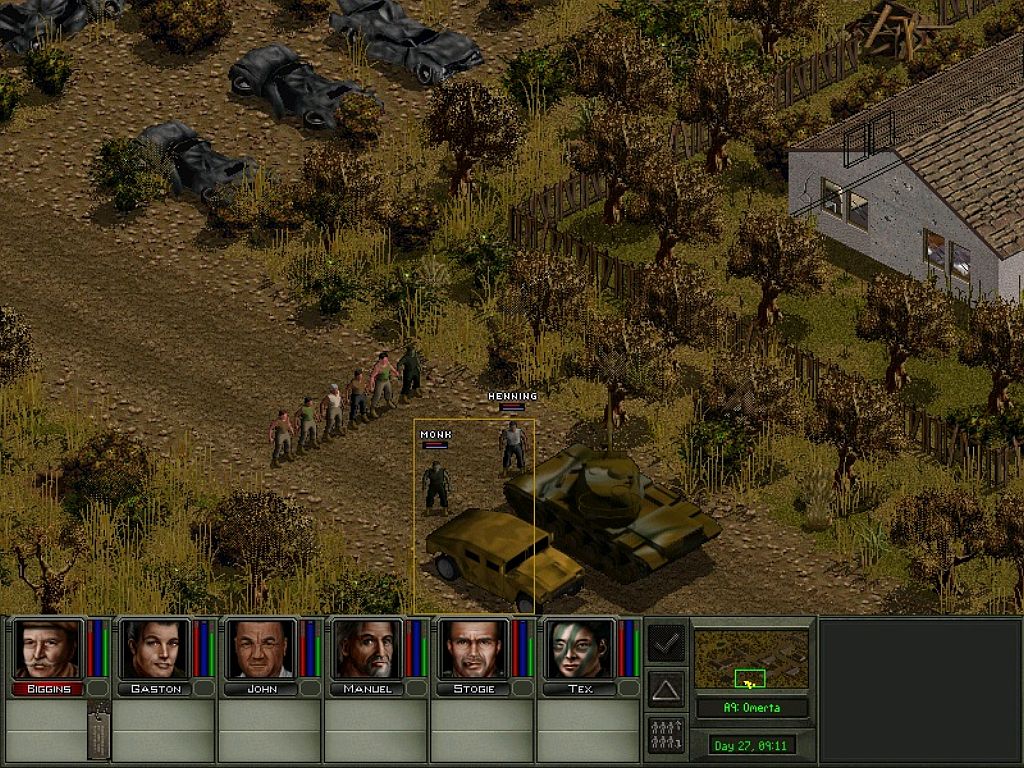Click the checkmark end-turn button
Screen dimensions: 1024x768
pyautogui.click(x=666, y=643)
